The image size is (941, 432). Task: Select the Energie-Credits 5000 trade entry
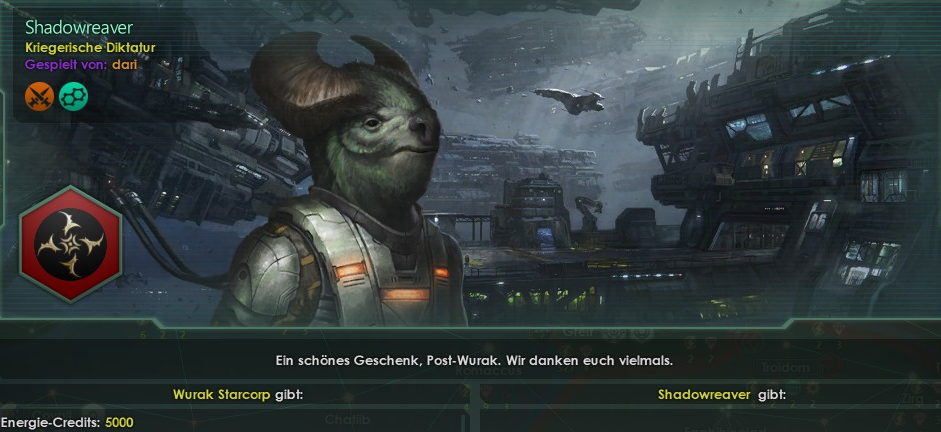coord(67,423)
